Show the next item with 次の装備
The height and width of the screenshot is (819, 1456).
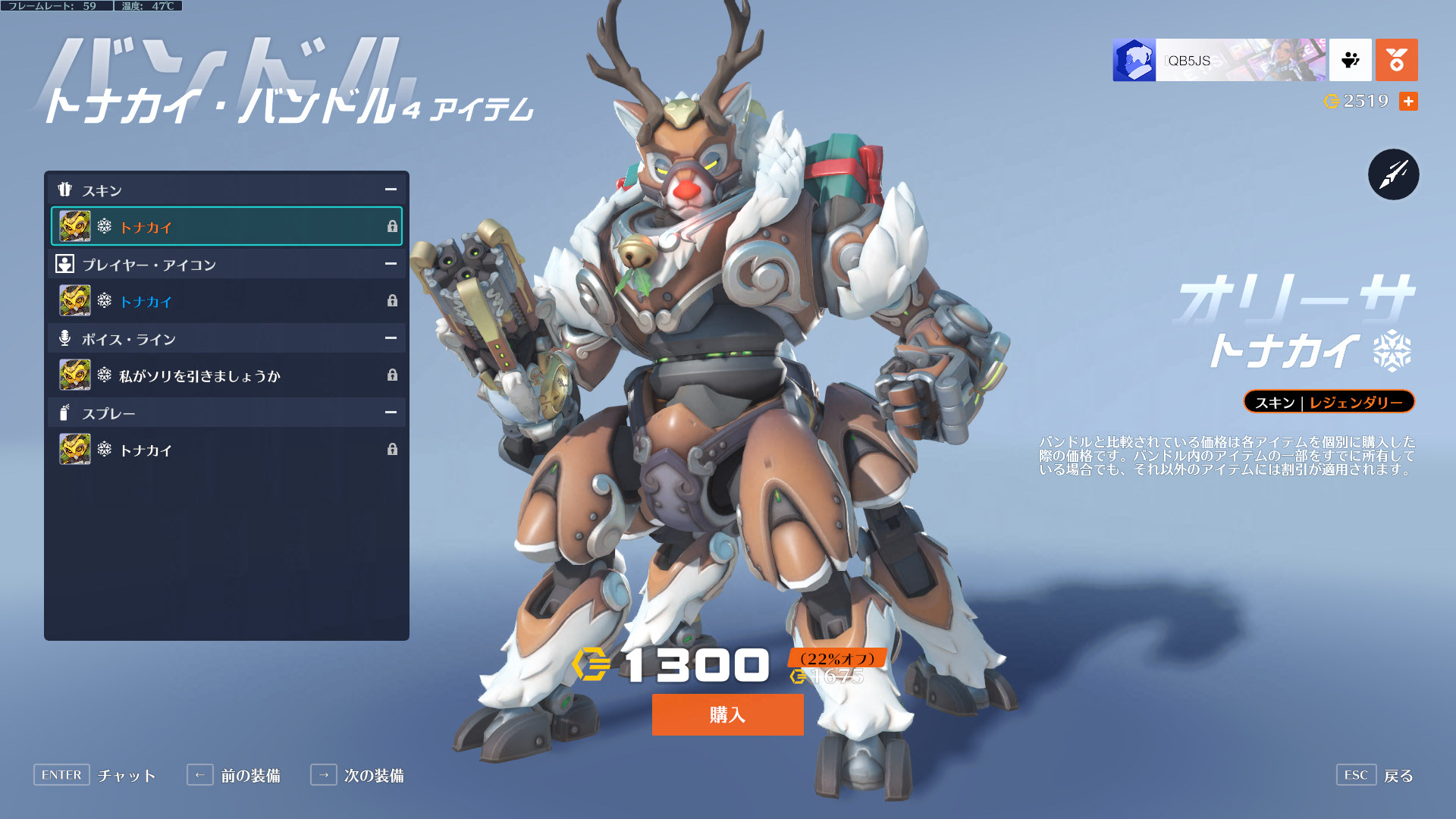coord(357,775)
